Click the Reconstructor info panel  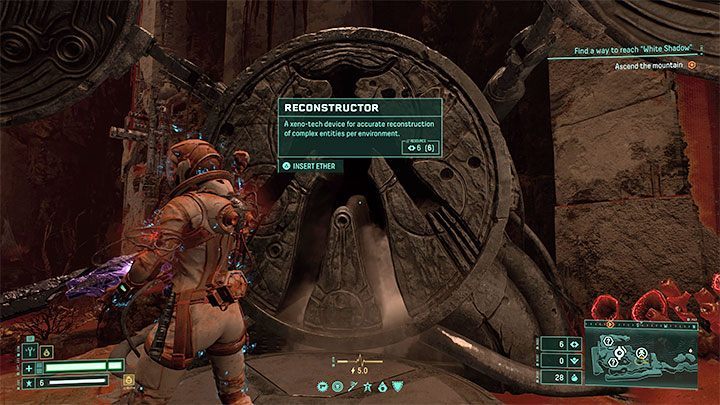[x=361, y=127]
